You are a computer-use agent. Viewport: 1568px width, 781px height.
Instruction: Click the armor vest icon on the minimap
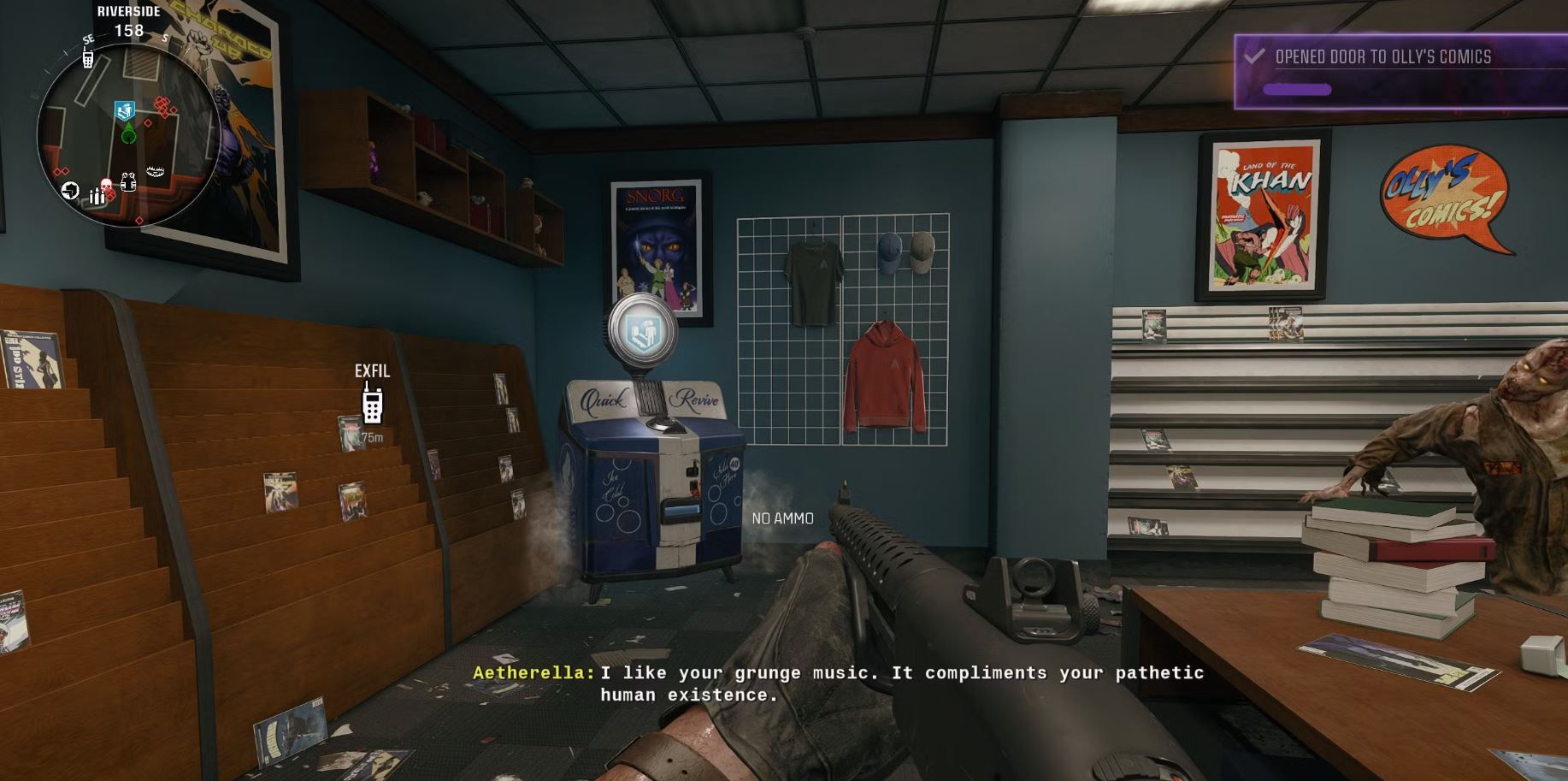[x=128, y=181]
